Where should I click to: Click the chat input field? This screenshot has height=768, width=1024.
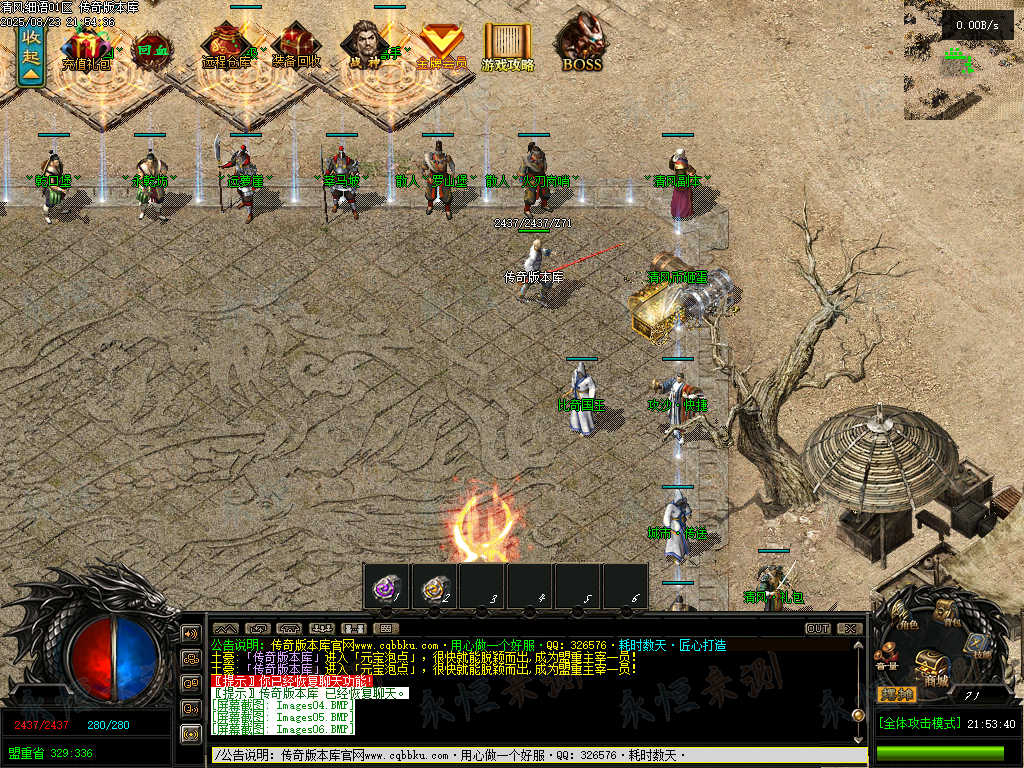coord(530,755)
